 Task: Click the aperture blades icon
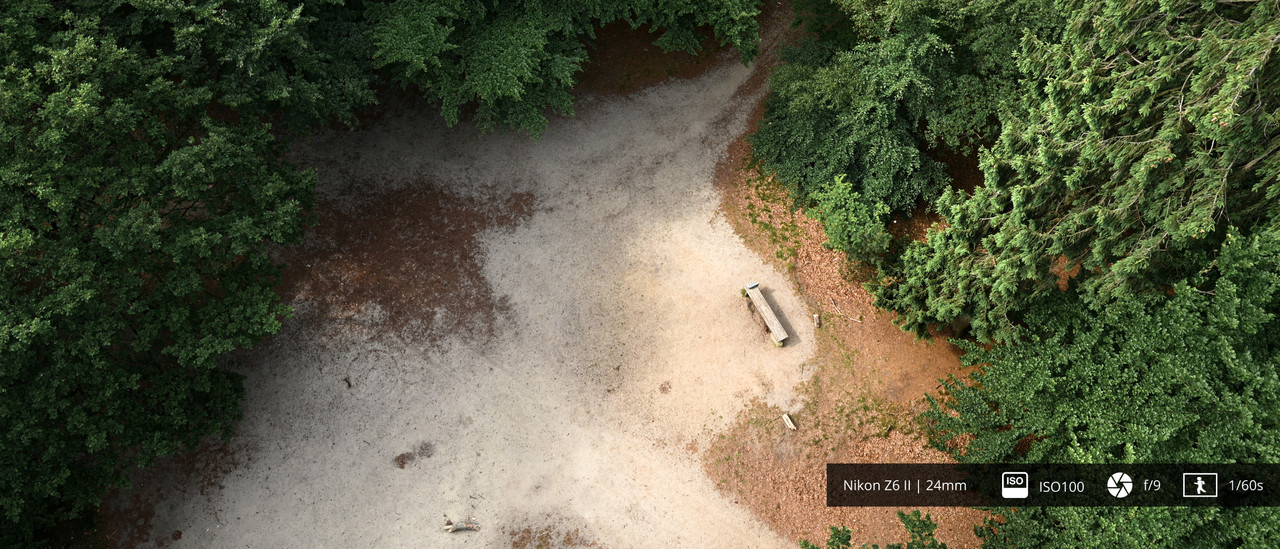click(1119, 485)
